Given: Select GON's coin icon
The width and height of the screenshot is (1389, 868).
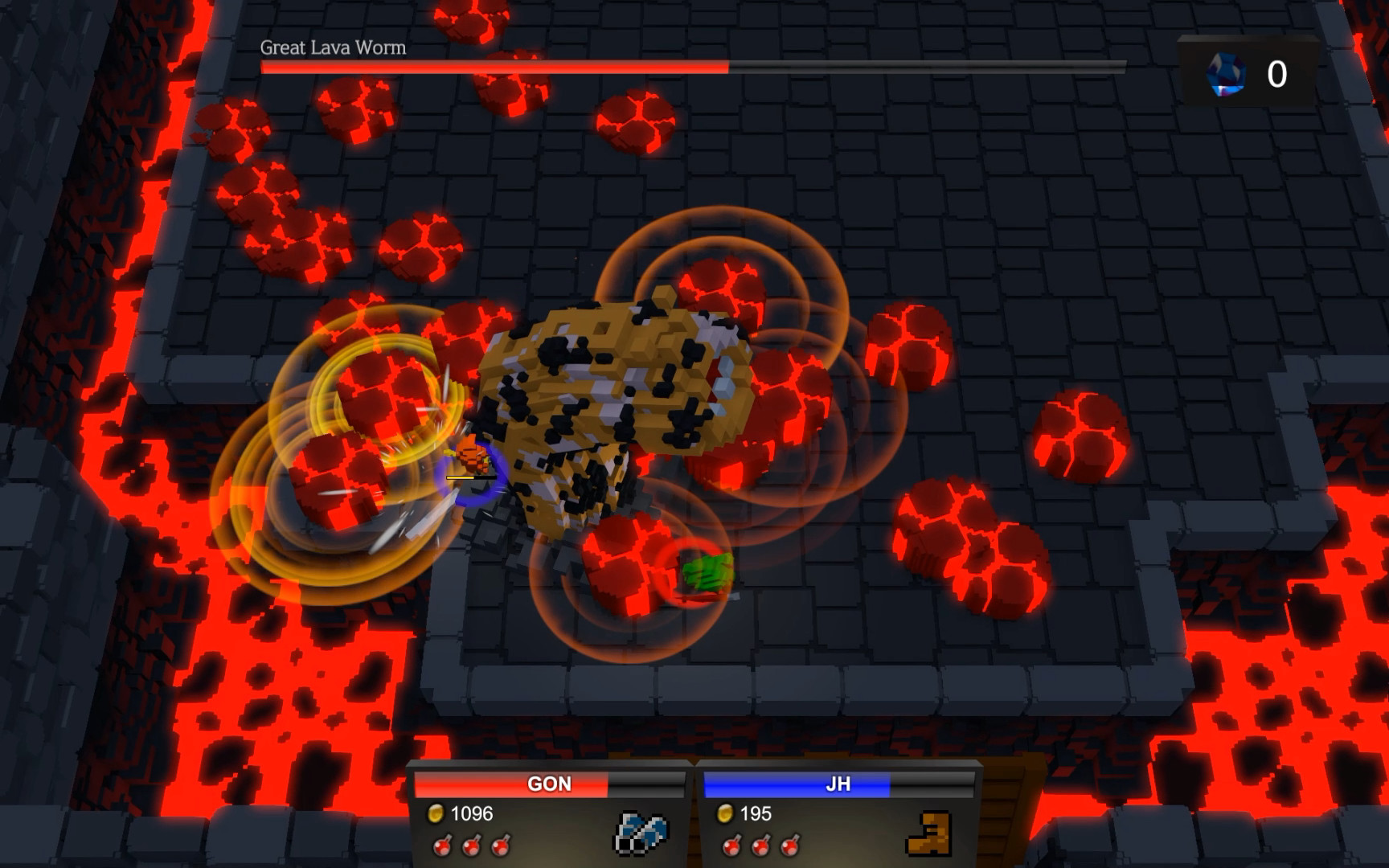Looking at the screenshot, I should click(x=436, y=814).
